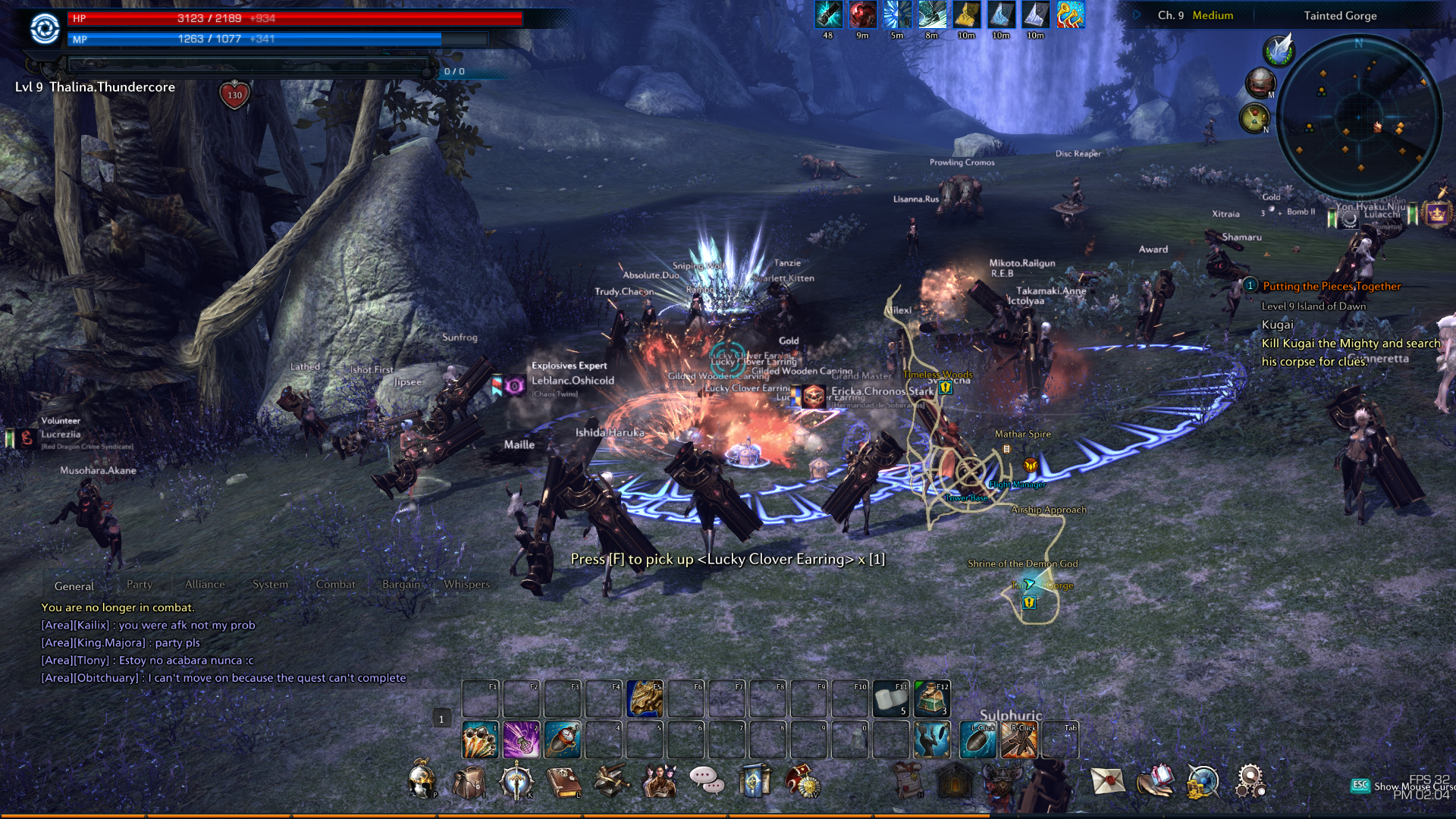Use the potion bottle in slot F12
The width and height of the screenshot is (1456, 819).
point(931,698)
